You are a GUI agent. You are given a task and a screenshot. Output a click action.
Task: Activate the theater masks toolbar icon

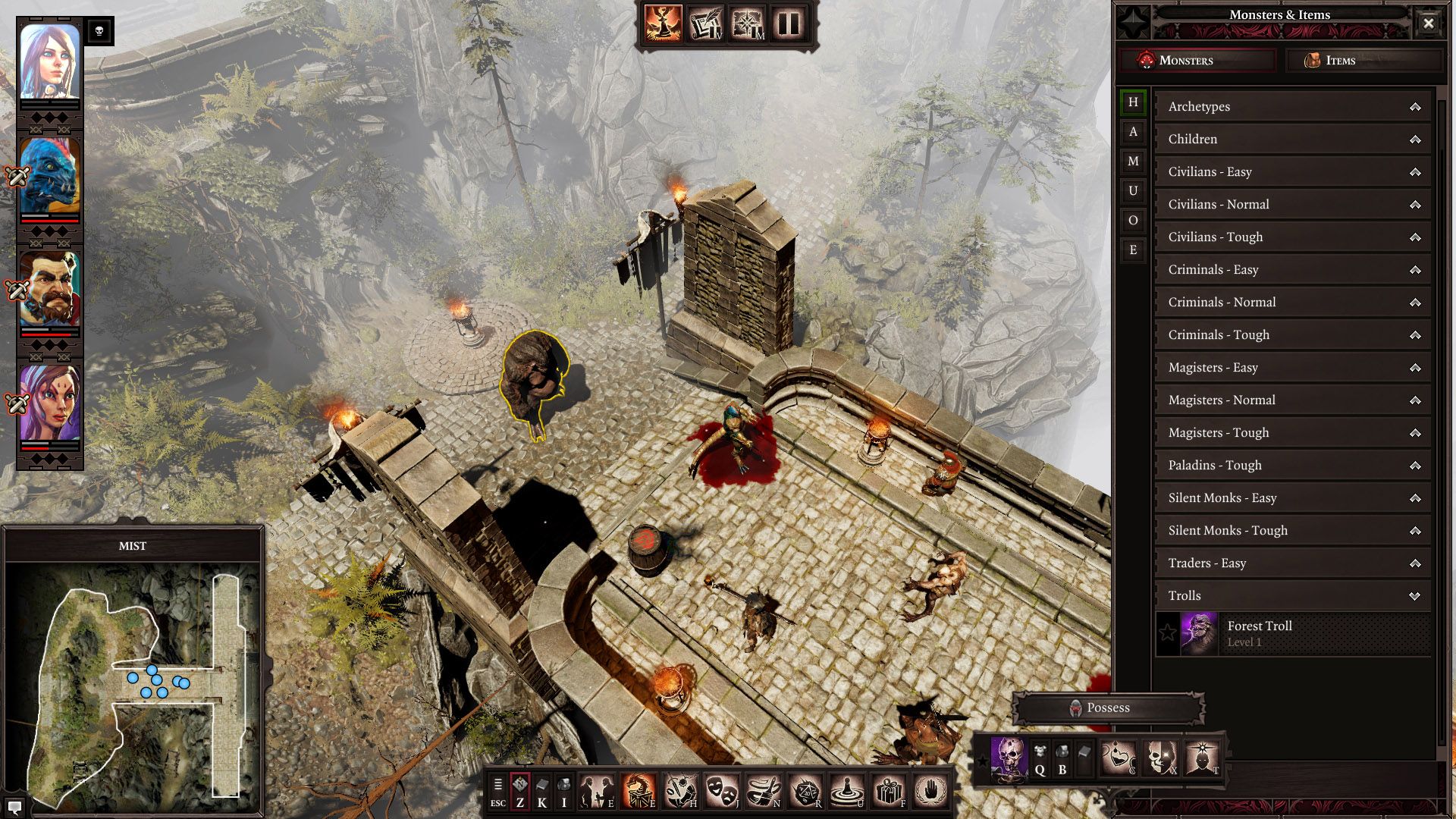(x=722, y=792)
